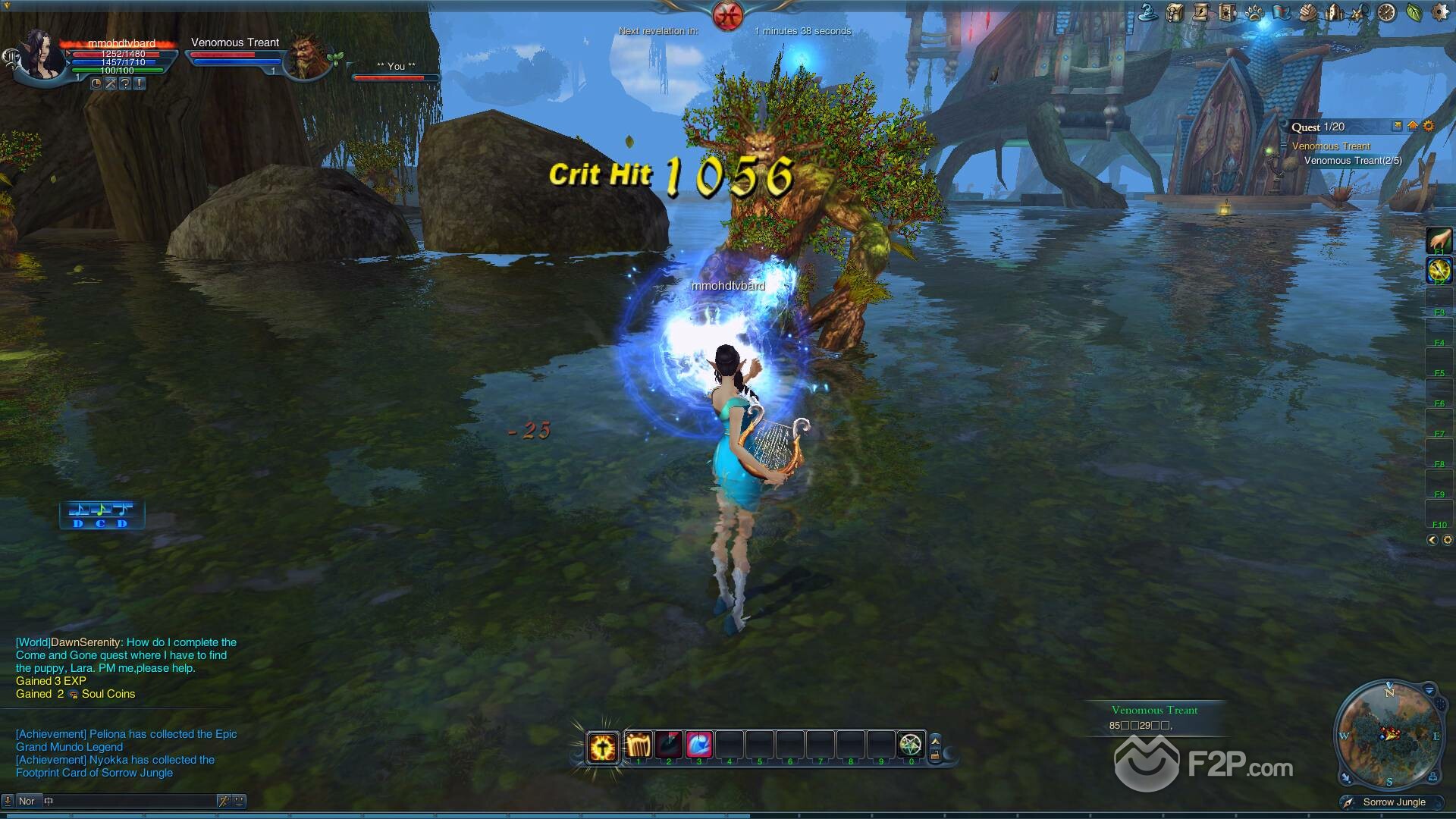Viewport: 1456px width, 819px height.
Task: Click the minimap
Action: (1389, 735)
